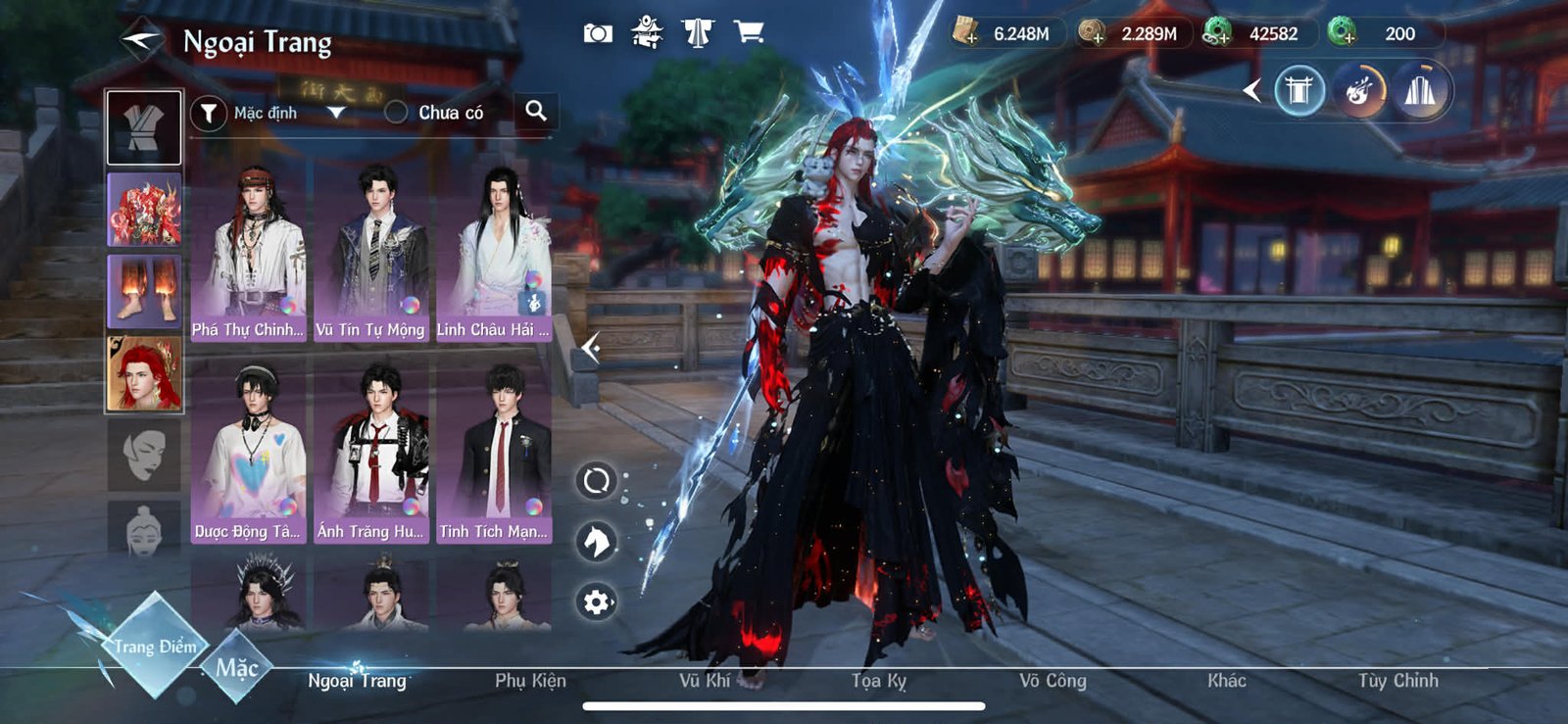Open the Mặc định dropdown

[x=337, y=113]
